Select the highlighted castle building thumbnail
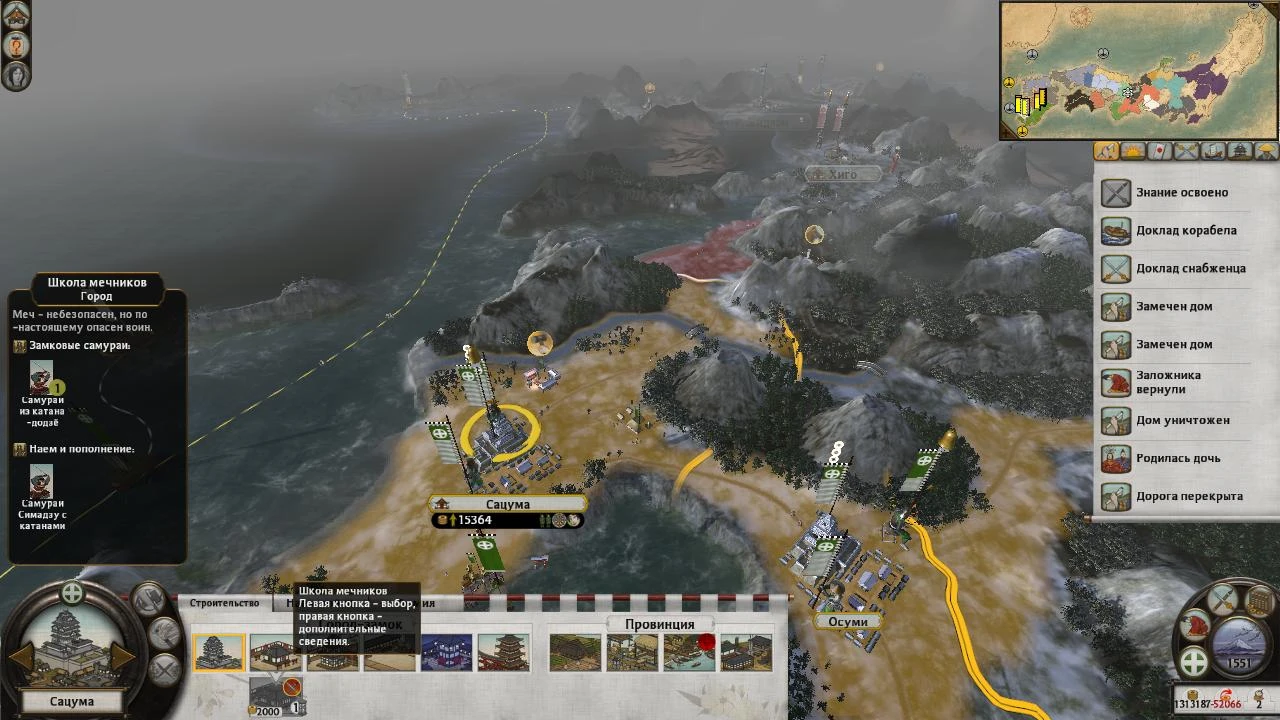The height and width of the screenshot is (720, 1280). coord(220,652)
